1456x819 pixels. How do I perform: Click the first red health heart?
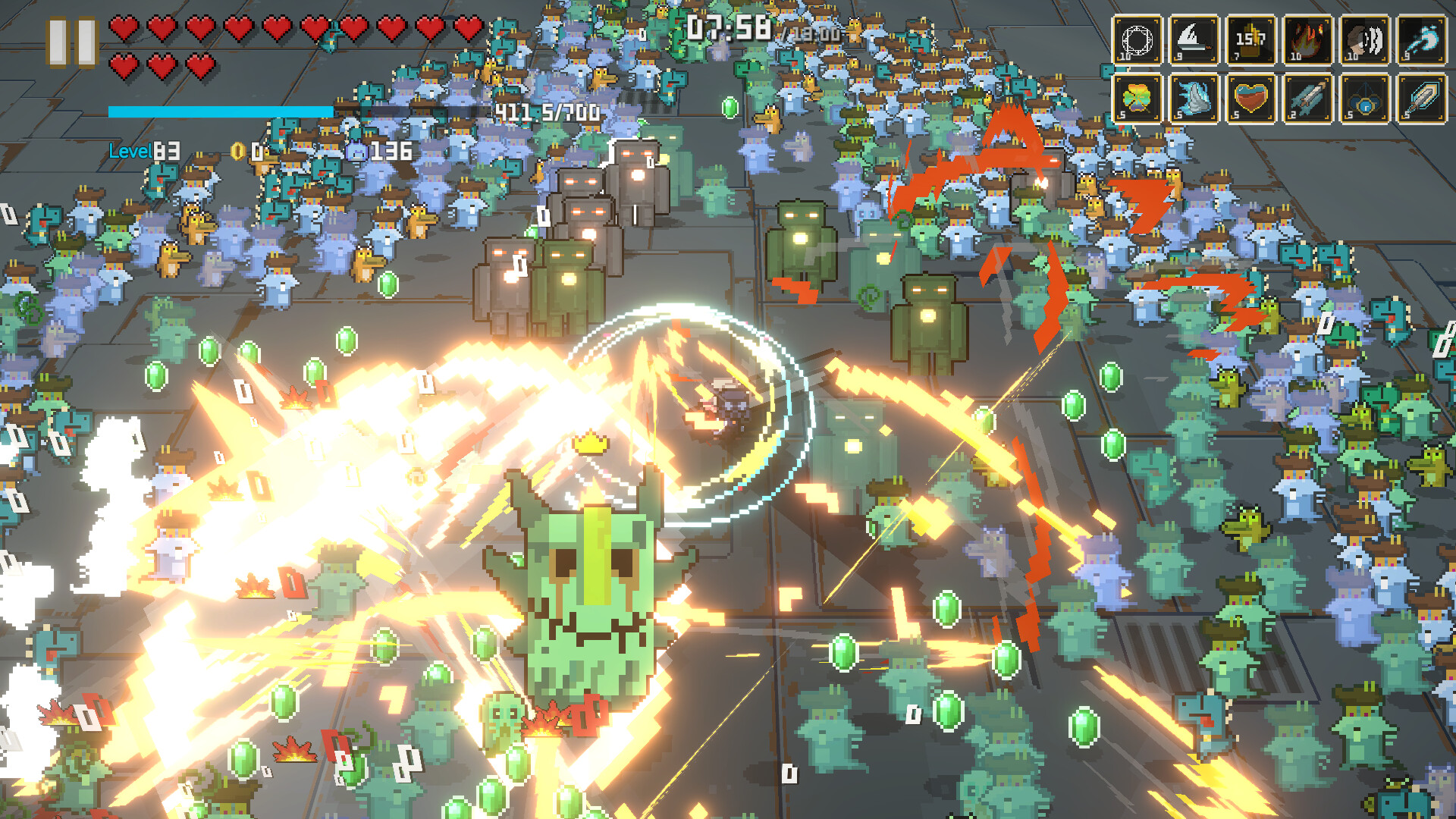pyautogui.click(x=122, y=27)
